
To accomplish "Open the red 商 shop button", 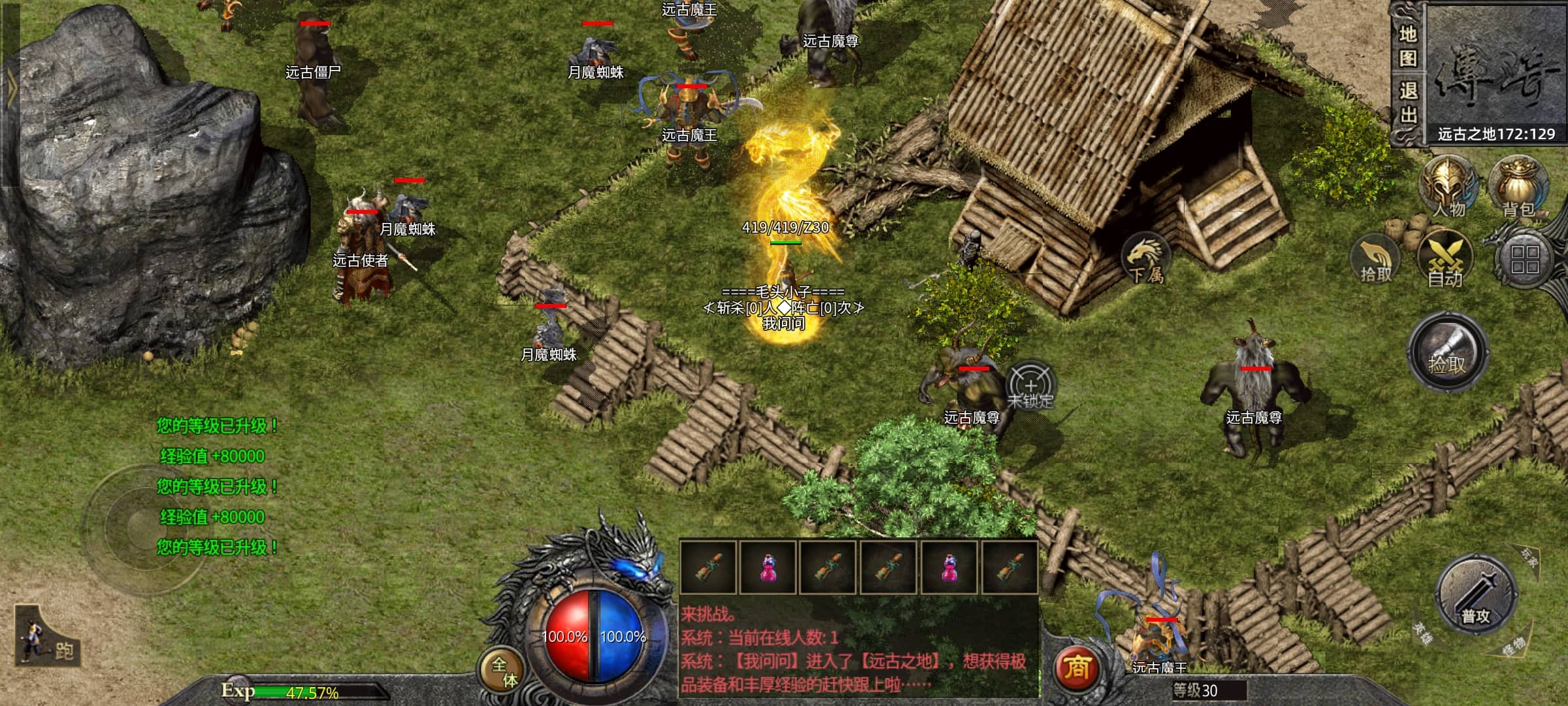I will coord(1077,667).
